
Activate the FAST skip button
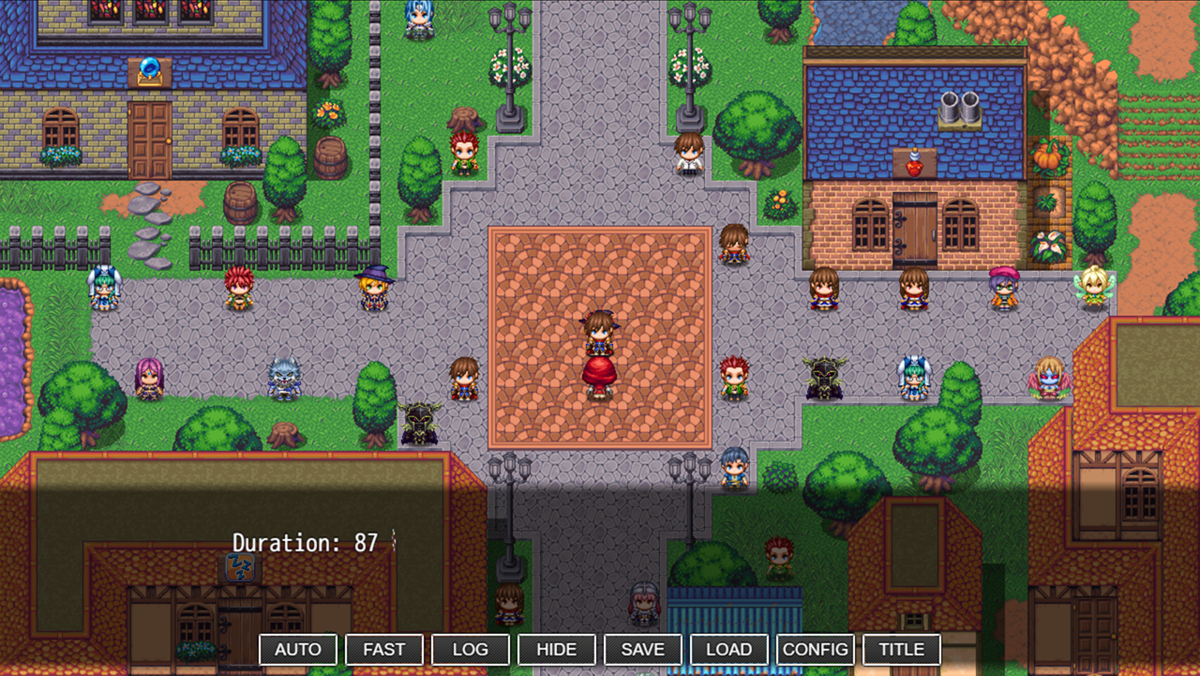click(x=384, y=649)
